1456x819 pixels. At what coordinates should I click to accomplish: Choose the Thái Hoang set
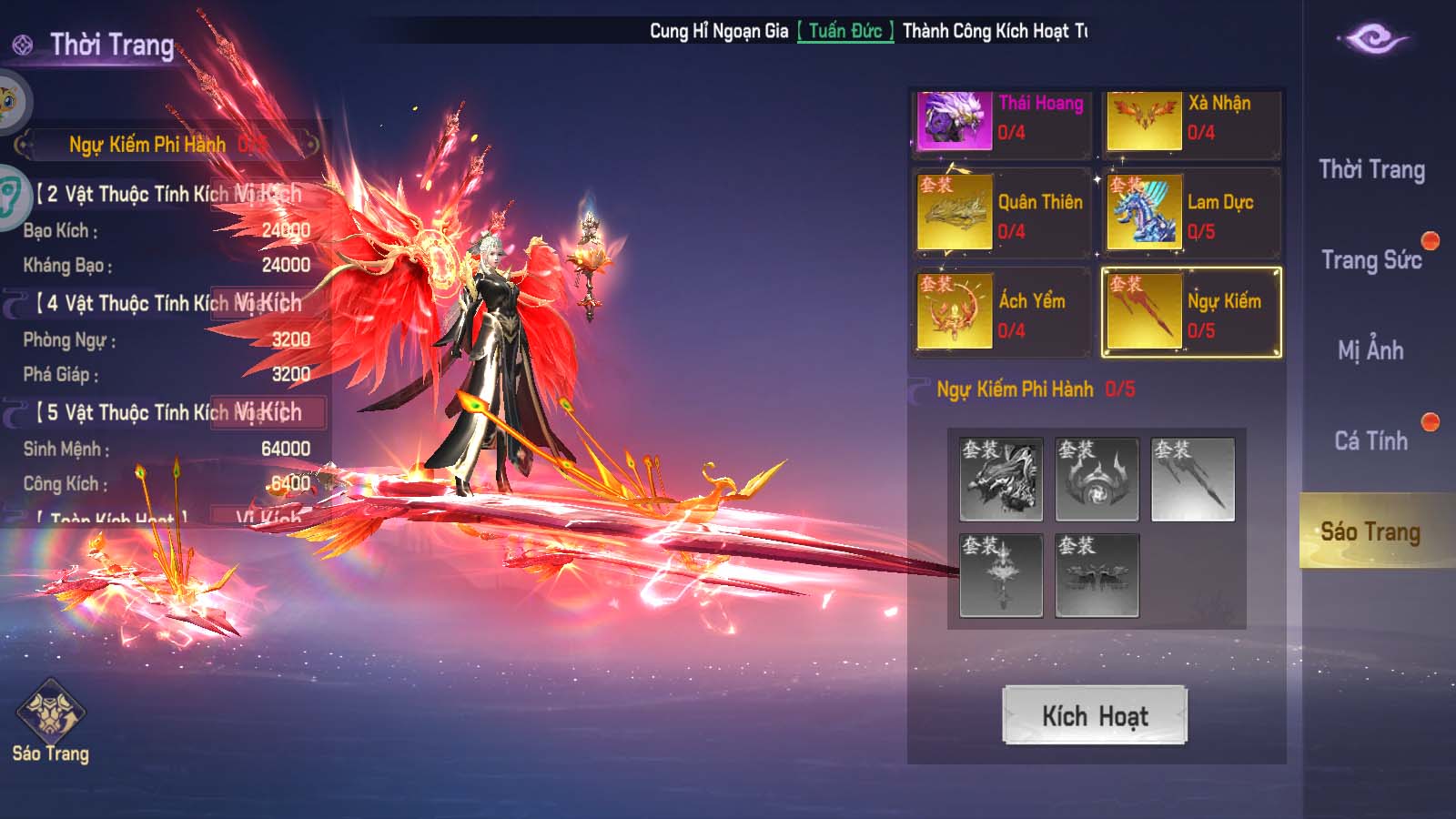(x=1001, y=120)
